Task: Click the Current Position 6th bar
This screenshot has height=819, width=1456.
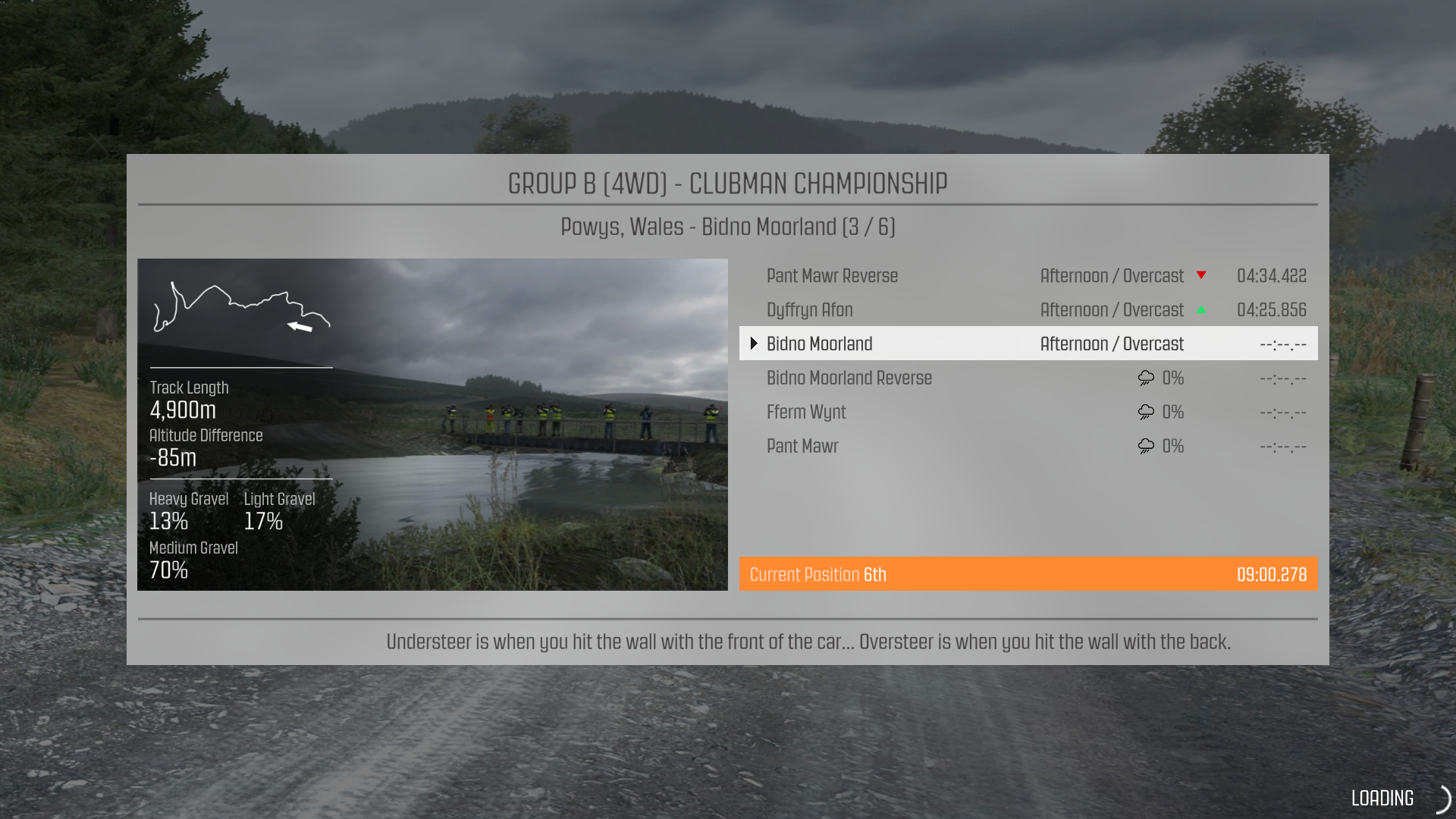Action: [817, 574]
